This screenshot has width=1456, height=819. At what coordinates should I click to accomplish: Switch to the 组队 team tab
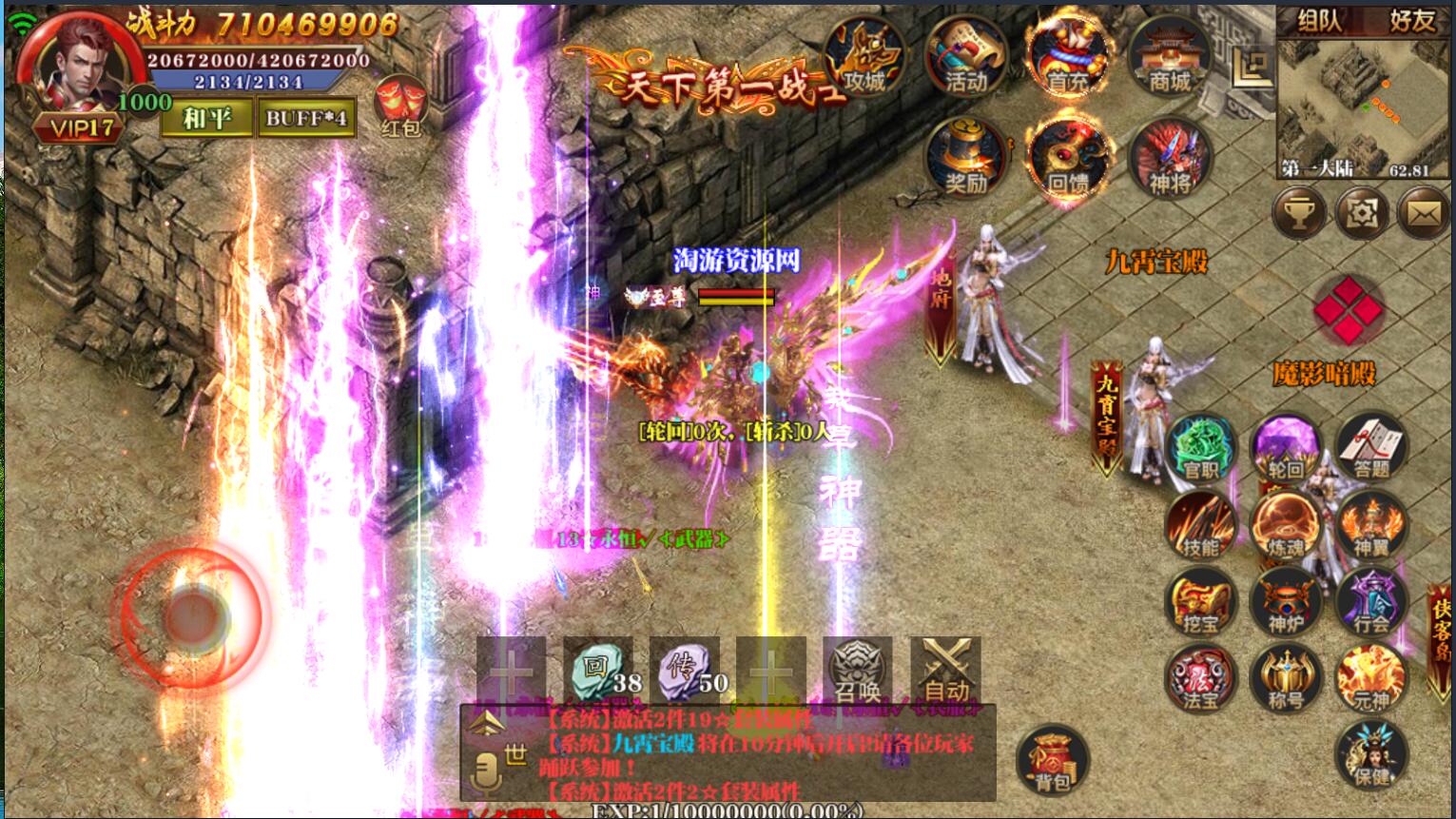click(x=1320, y=20)
